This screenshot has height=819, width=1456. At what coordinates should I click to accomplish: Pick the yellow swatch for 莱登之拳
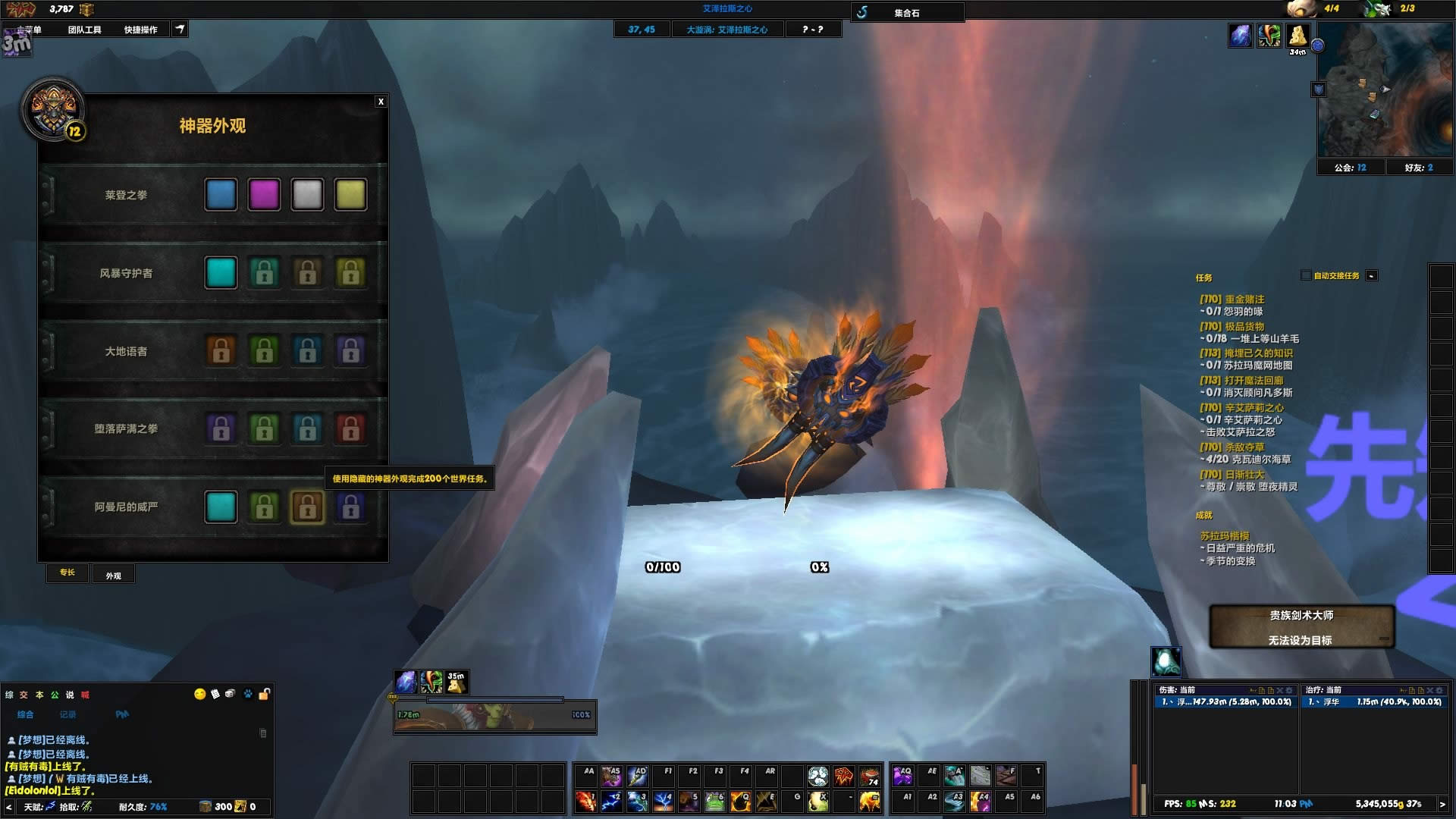[x=350, y=195]
